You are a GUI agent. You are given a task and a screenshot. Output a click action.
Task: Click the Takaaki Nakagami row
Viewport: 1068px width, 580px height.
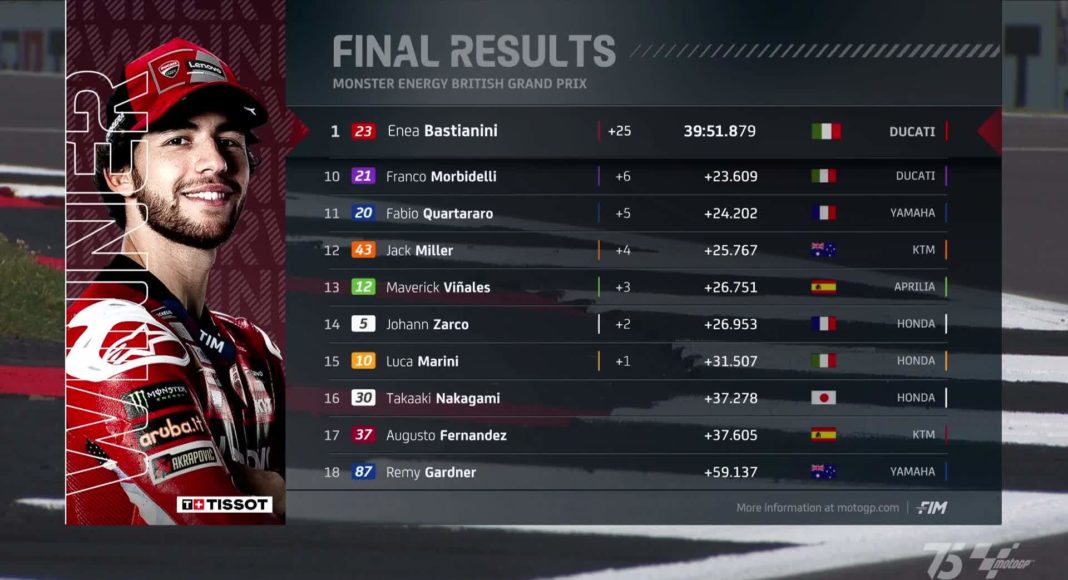(x=640, y=398)
